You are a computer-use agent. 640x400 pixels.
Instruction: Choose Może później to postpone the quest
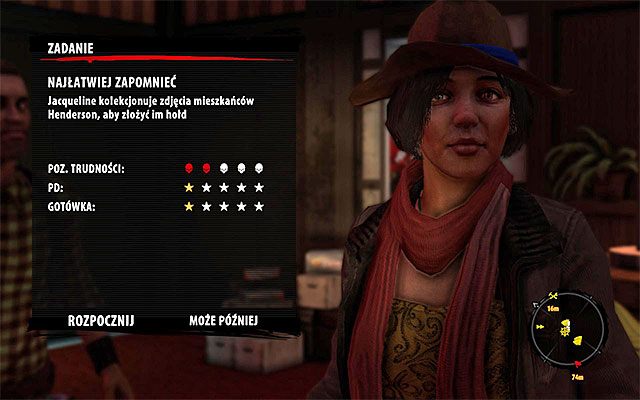point(224,321)
